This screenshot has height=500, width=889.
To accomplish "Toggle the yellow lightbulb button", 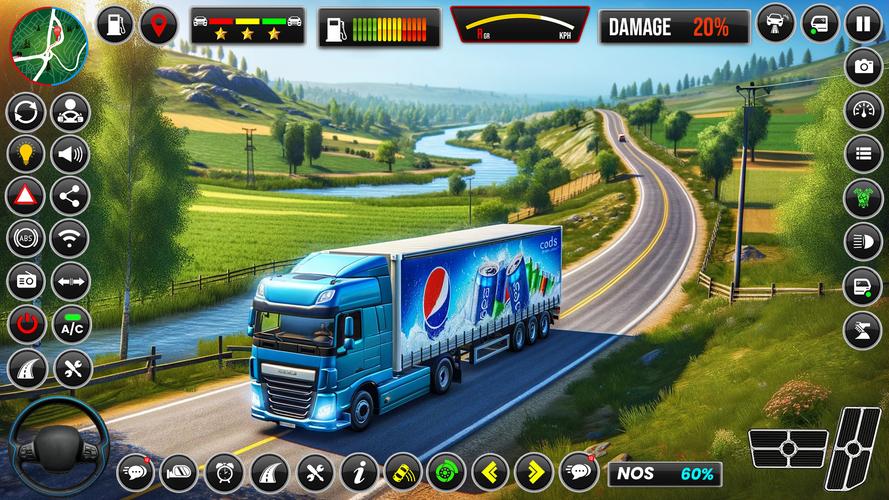I will pos(26,154).
